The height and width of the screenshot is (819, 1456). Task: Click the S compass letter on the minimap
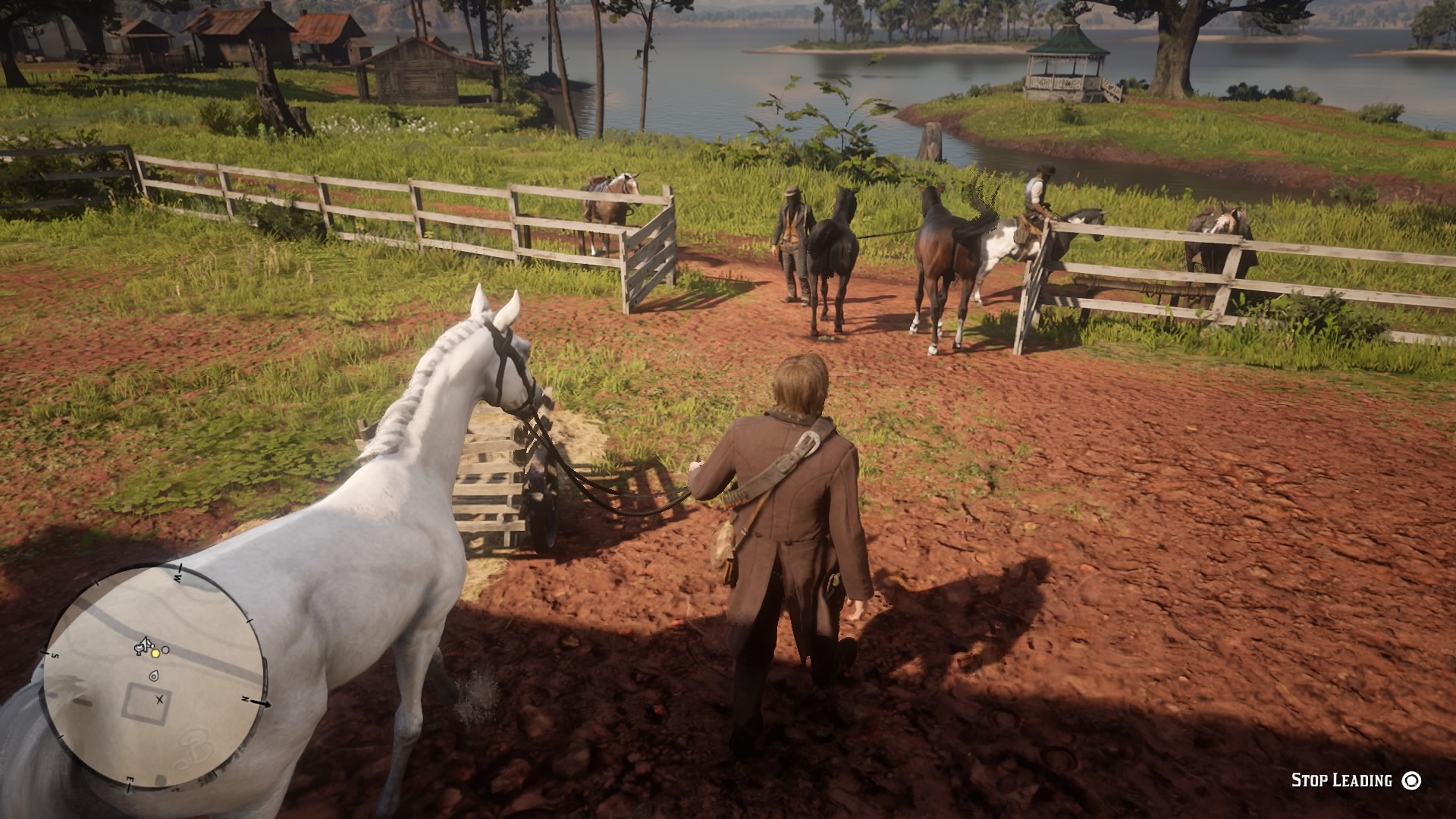pos(55,654)
